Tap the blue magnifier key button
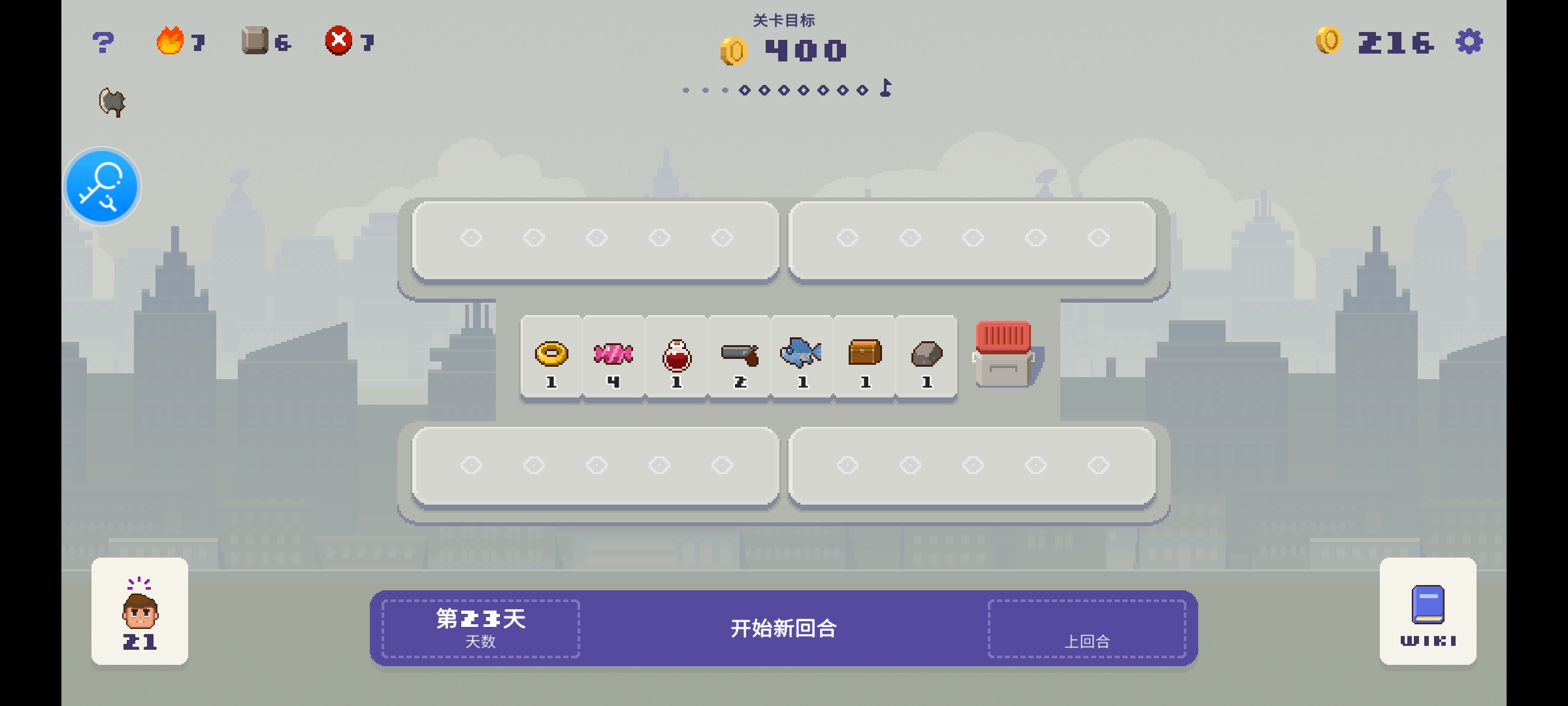 click(103, 186)
